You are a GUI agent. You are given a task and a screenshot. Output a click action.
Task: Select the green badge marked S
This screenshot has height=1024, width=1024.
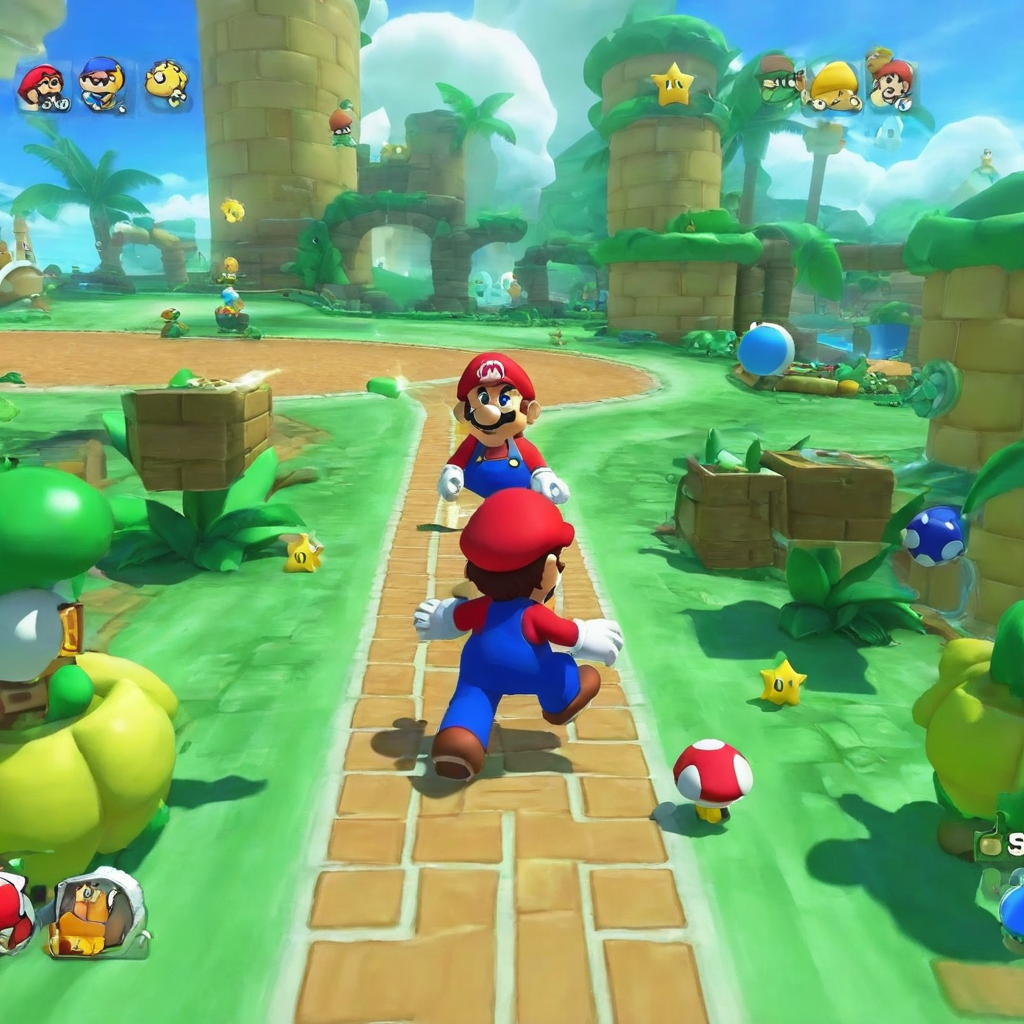[1003, 845]
